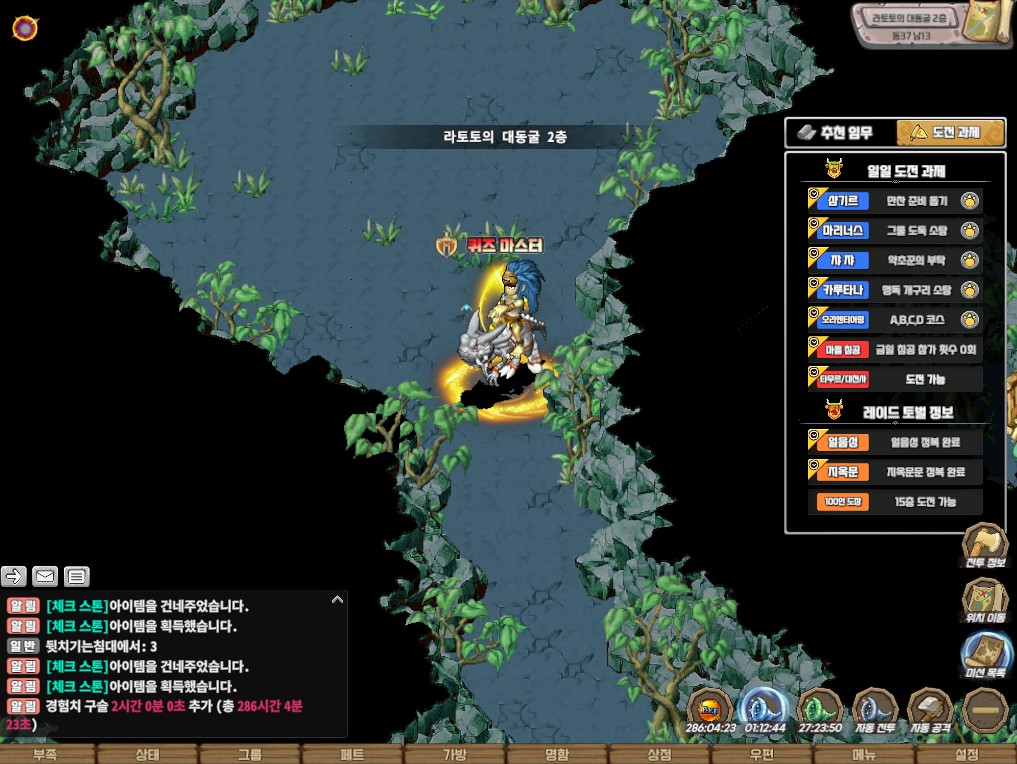
Task: Open the 페트 pet menu
Action: [x=352, y=754]
